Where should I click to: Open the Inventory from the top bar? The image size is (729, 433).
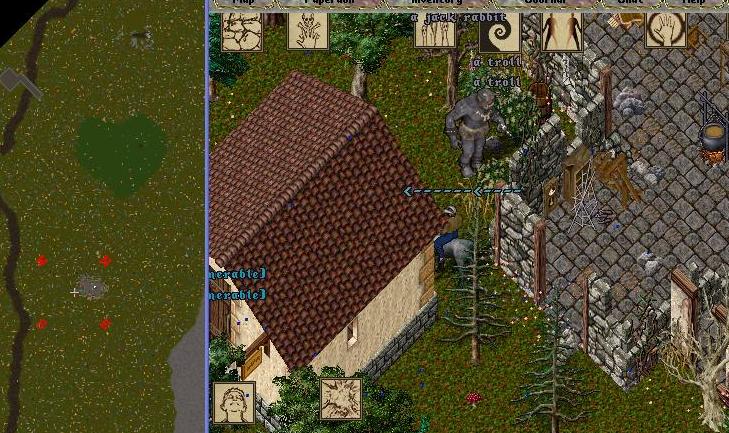tap(437, 3)
